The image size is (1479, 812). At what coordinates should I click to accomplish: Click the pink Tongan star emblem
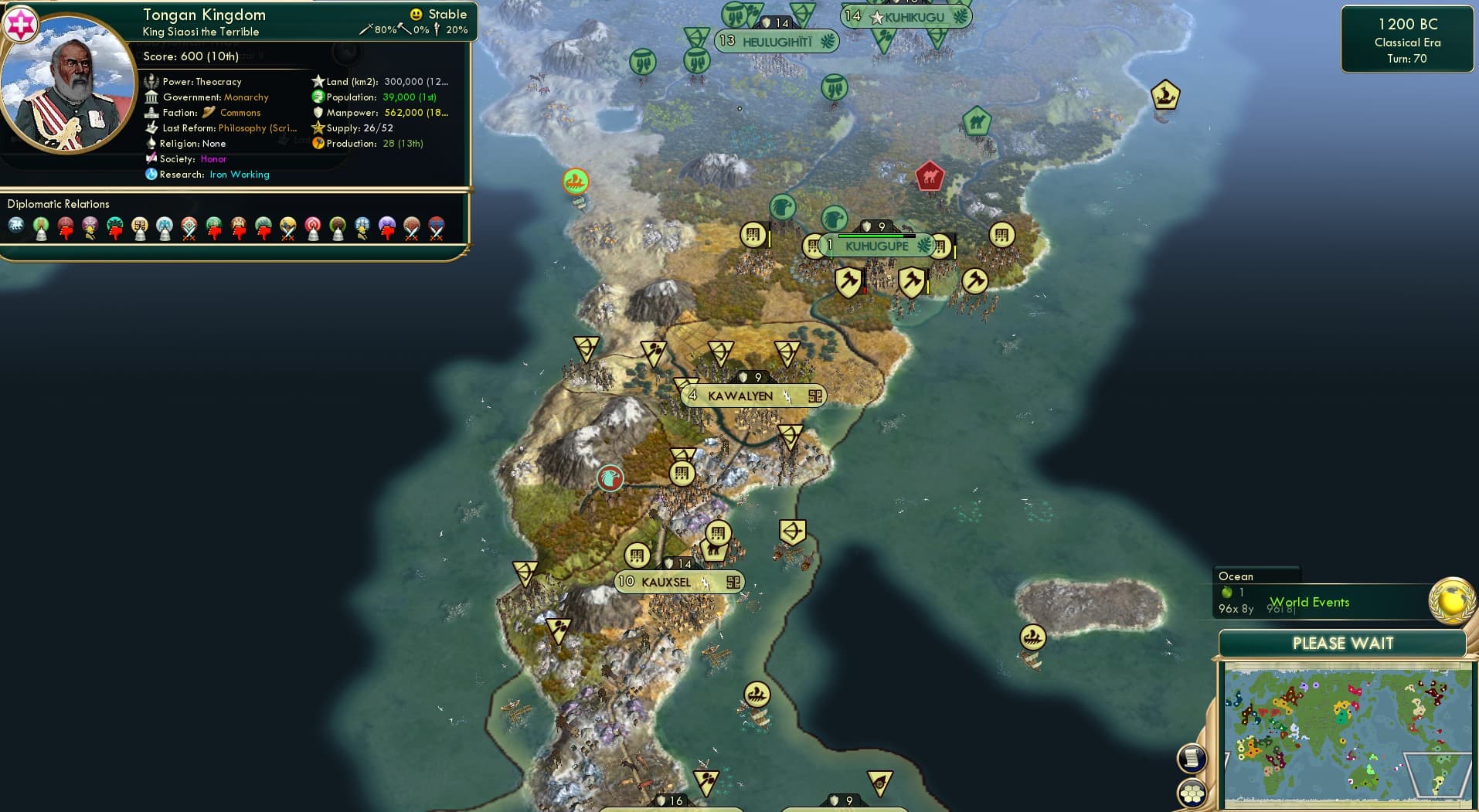(x=21, y=23)
